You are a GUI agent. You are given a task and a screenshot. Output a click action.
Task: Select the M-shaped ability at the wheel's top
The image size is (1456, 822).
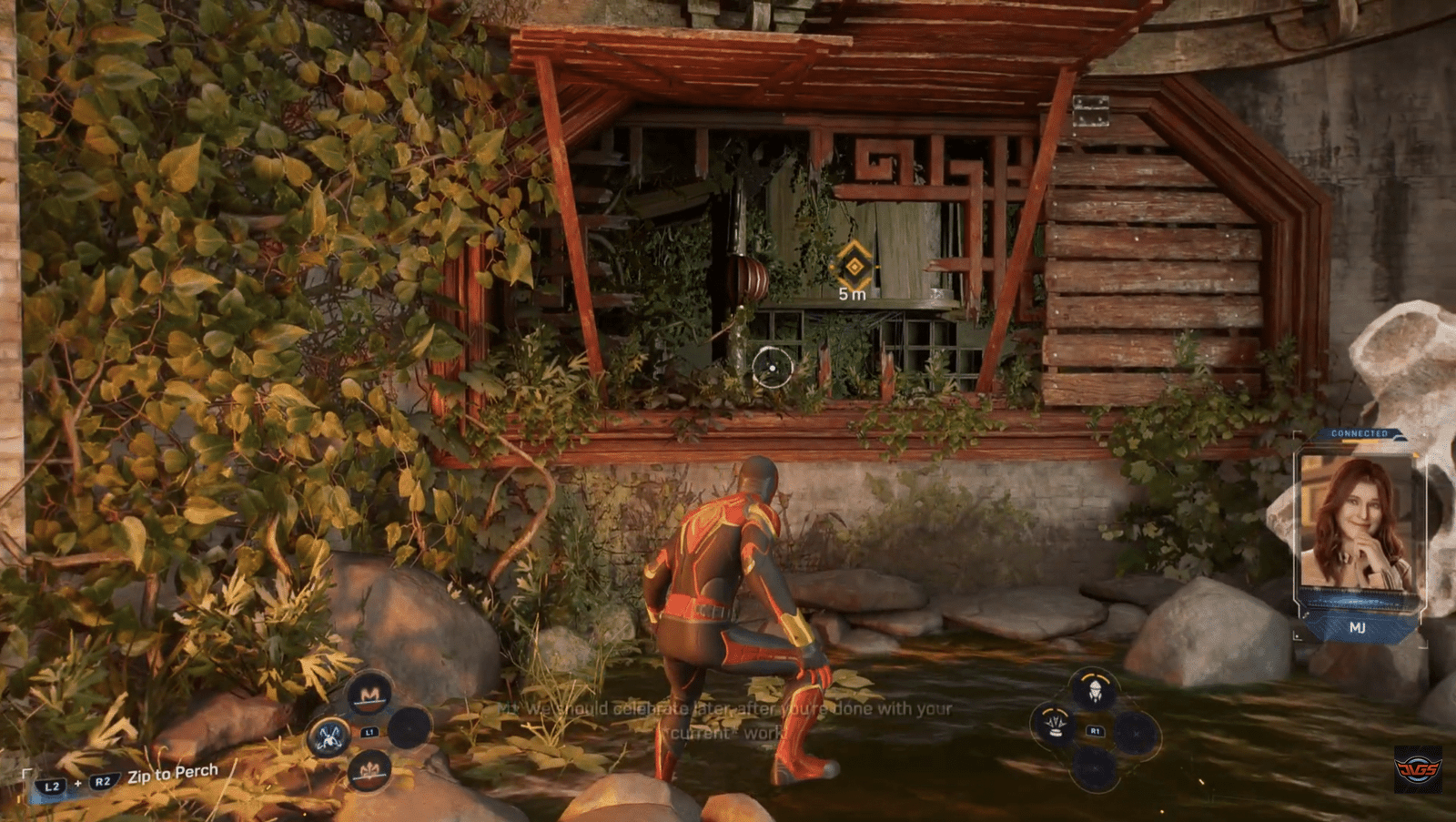pos(369,695)
